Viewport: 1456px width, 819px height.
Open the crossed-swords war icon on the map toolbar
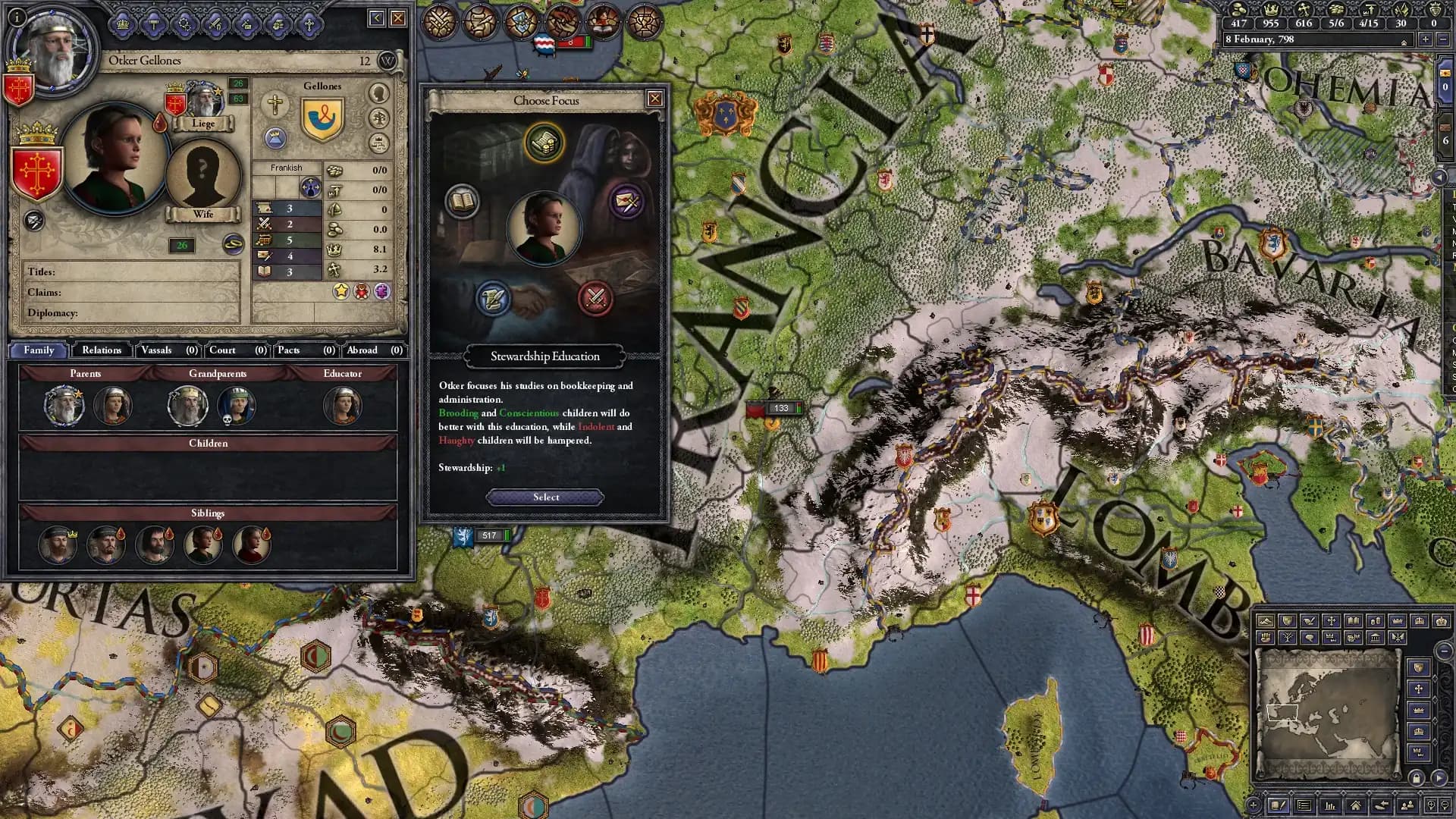(x=440, y=21)
